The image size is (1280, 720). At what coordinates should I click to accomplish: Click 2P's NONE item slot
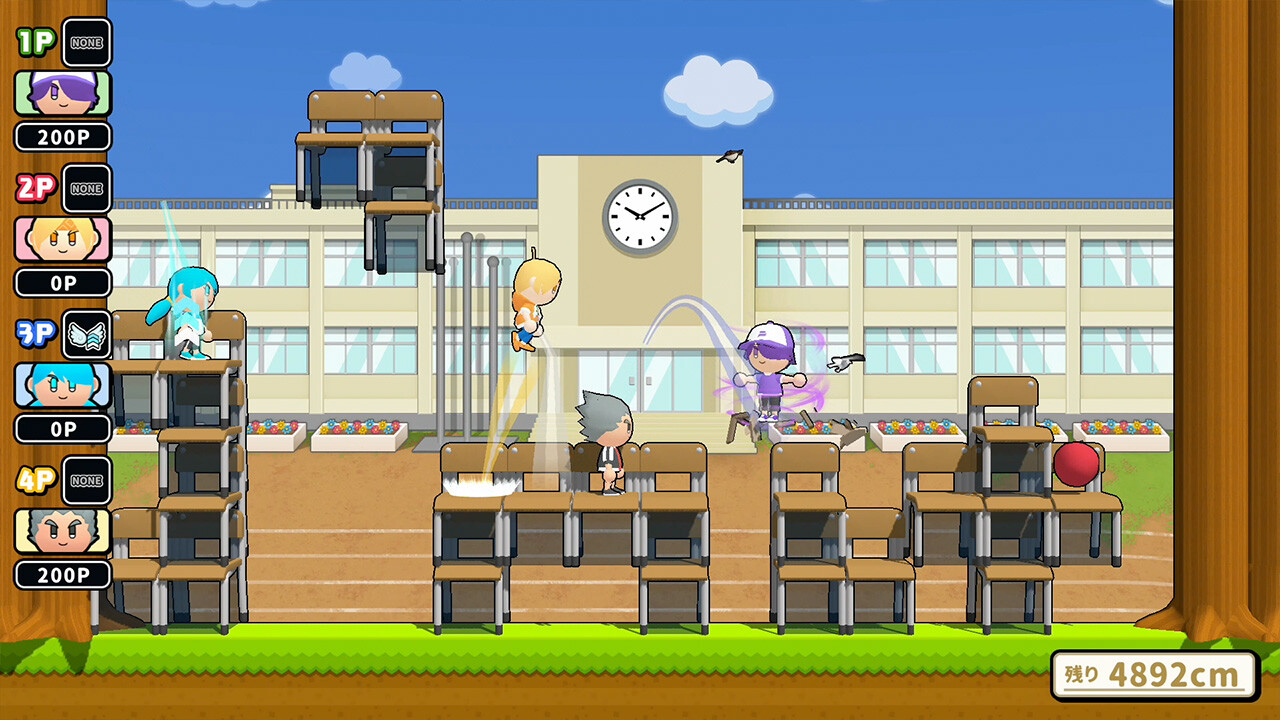(x=86, y=190)
